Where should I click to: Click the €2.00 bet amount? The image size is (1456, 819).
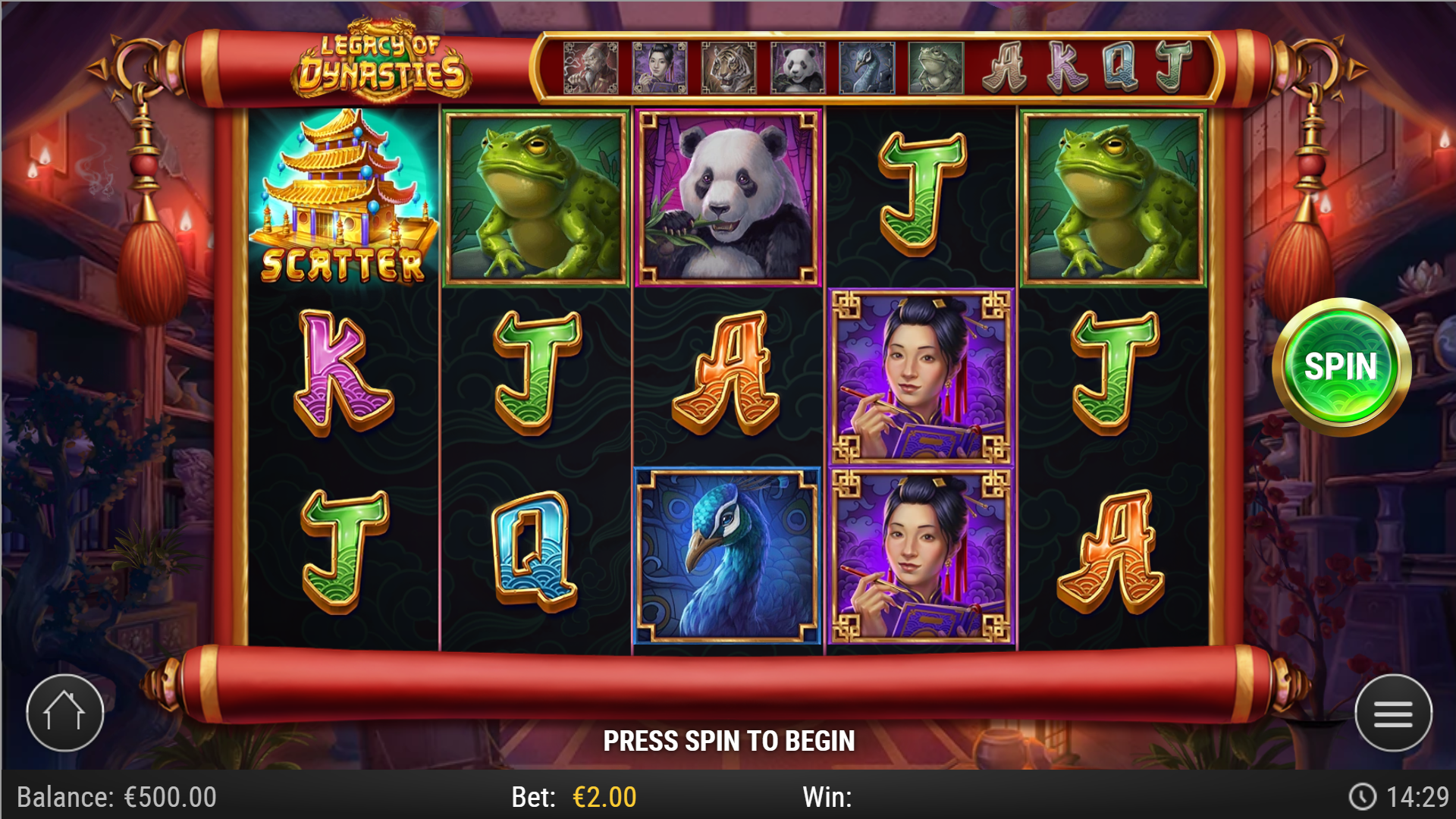point(603,797)
